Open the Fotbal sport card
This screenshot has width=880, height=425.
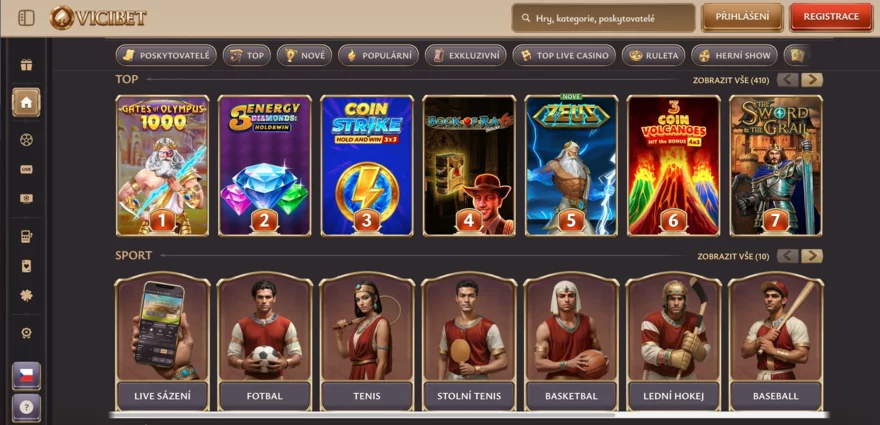tap(265, 342)
